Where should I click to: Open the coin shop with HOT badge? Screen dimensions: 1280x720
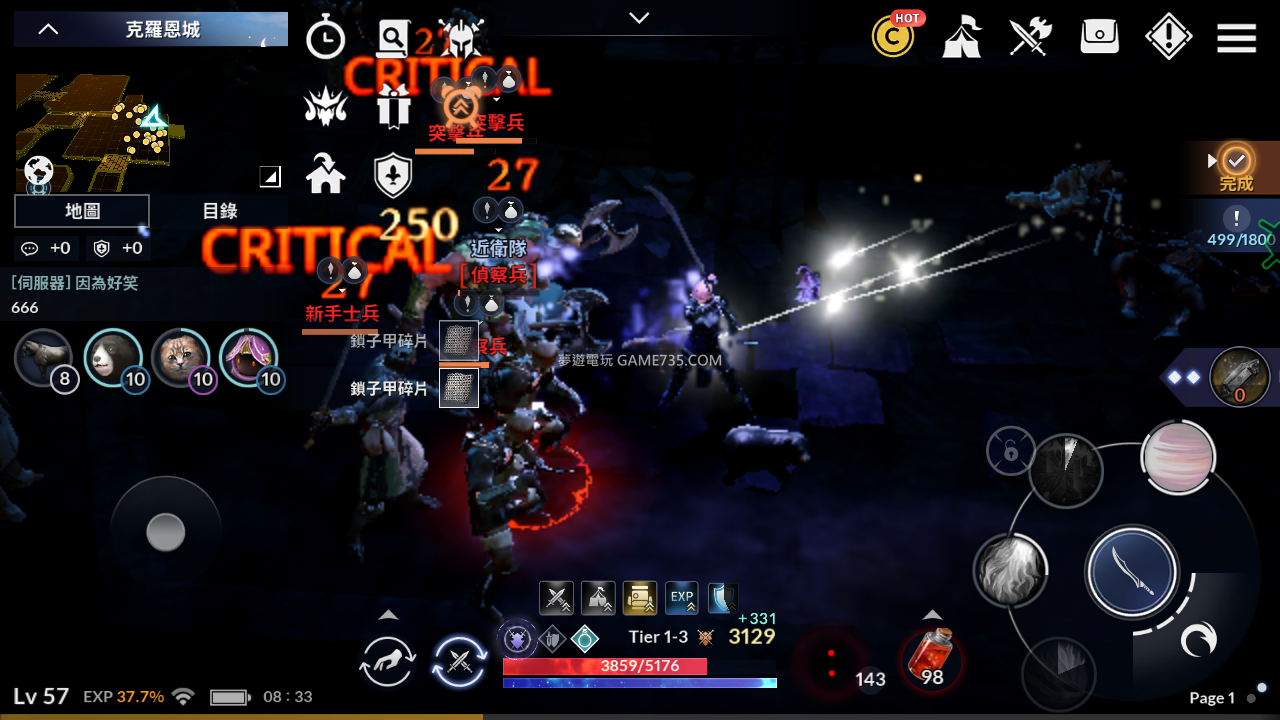(x=893, y=36)
